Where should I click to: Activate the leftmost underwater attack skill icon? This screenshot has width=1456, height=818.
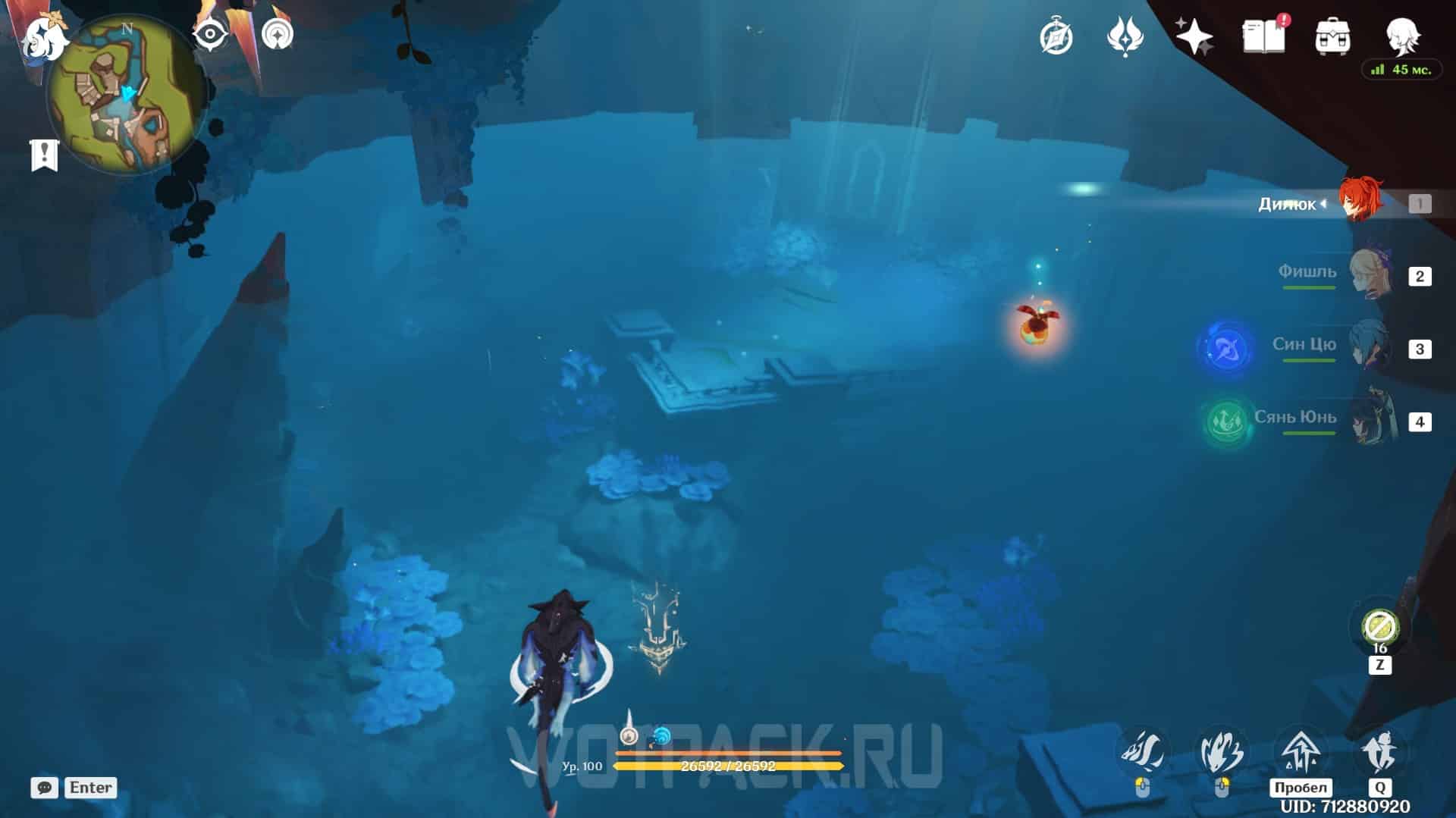1142,753
